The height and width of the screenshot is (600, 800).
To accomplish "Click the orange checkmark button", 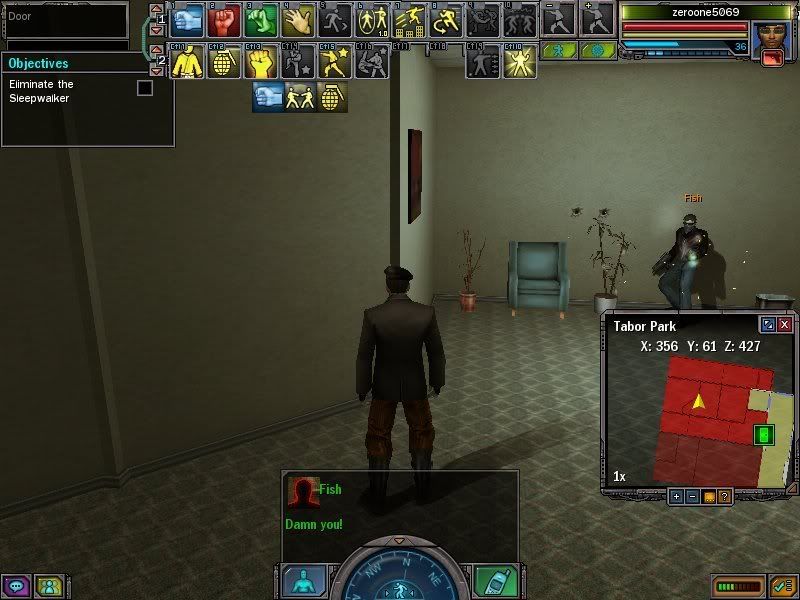I will tap(784, 586).
